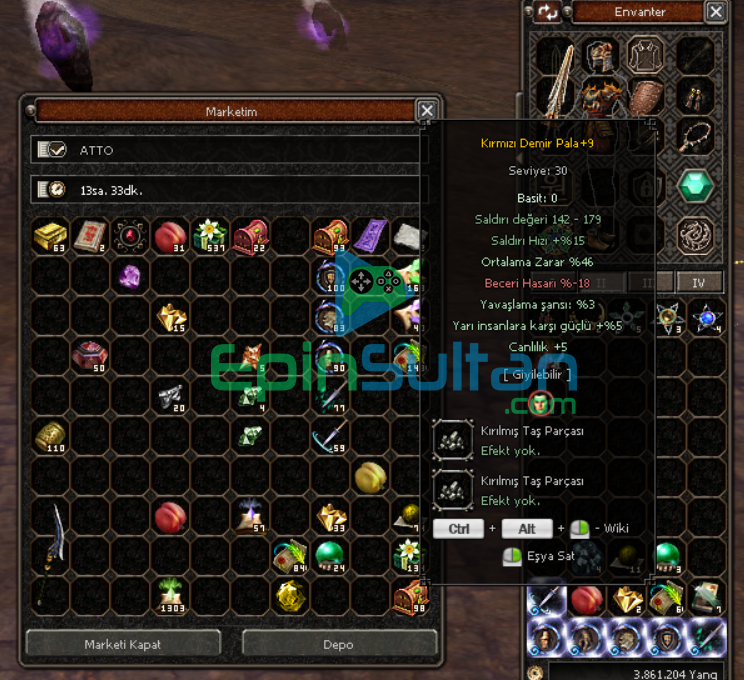Click the green hexagon gem slot
Viewport: 744px width, 680px height.
tap(695, 184)
